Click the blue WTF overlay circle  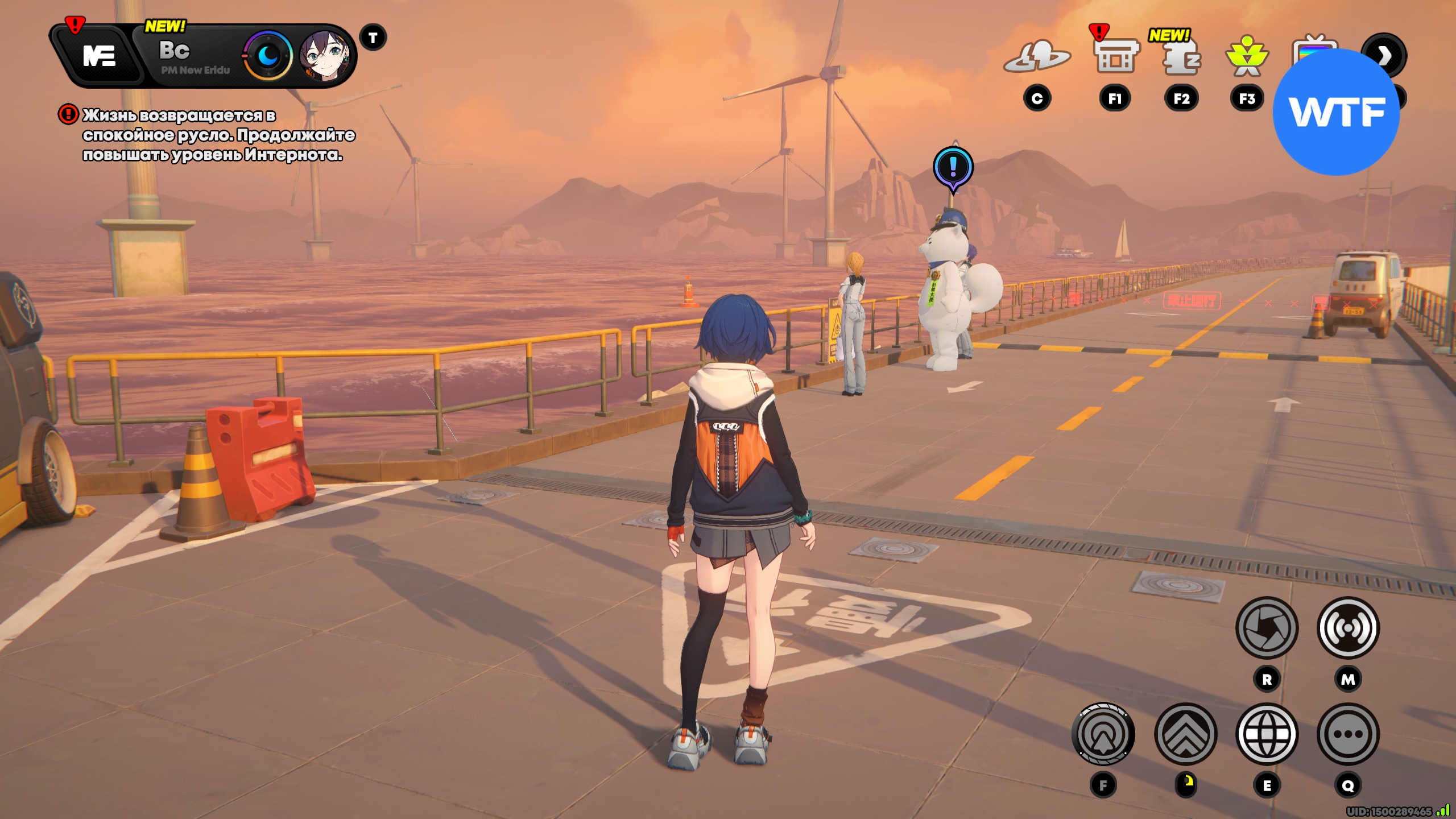click(1336, 112)
